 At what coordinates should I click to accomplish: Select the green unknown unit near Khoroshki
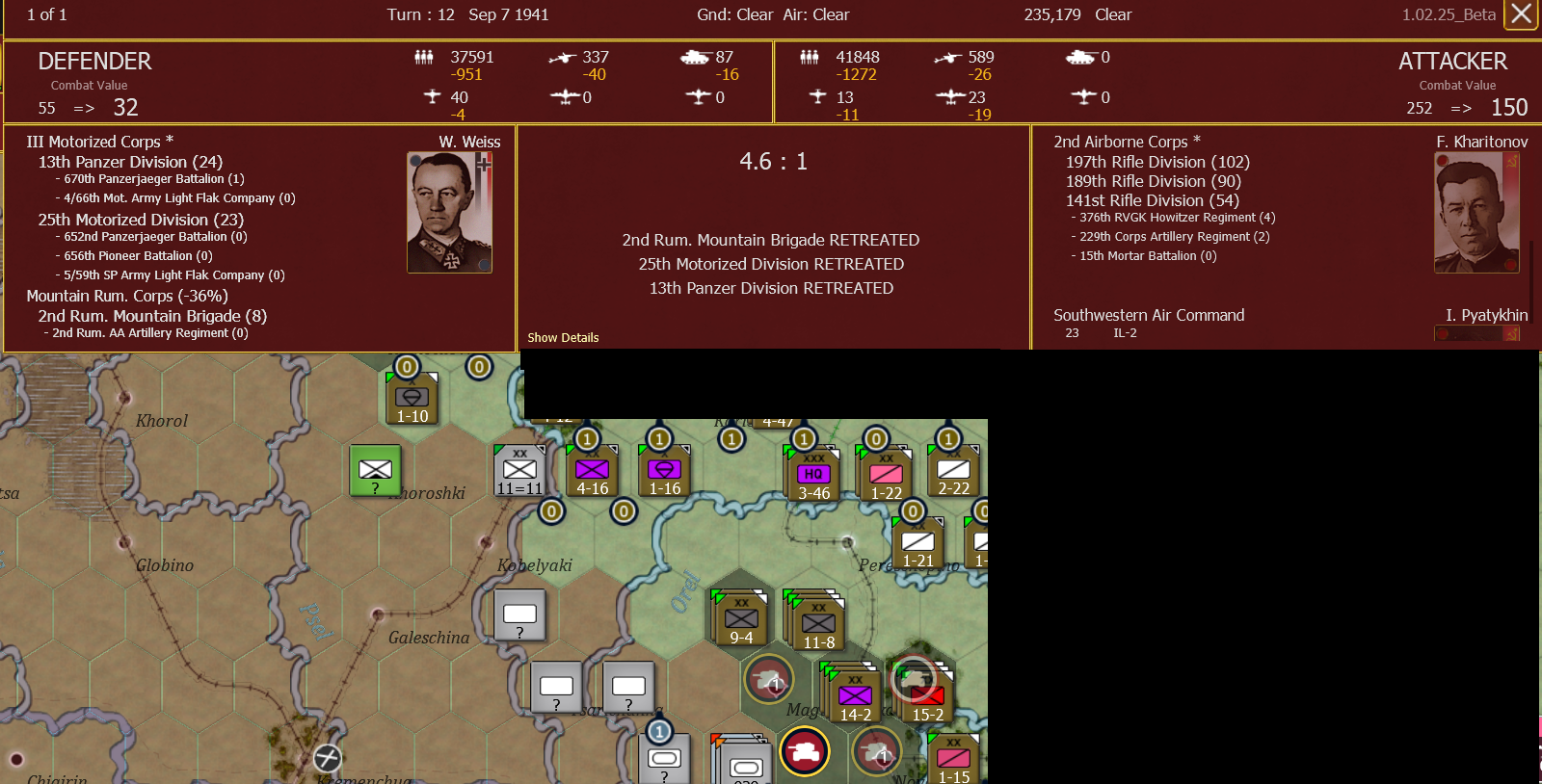[374, 471]
